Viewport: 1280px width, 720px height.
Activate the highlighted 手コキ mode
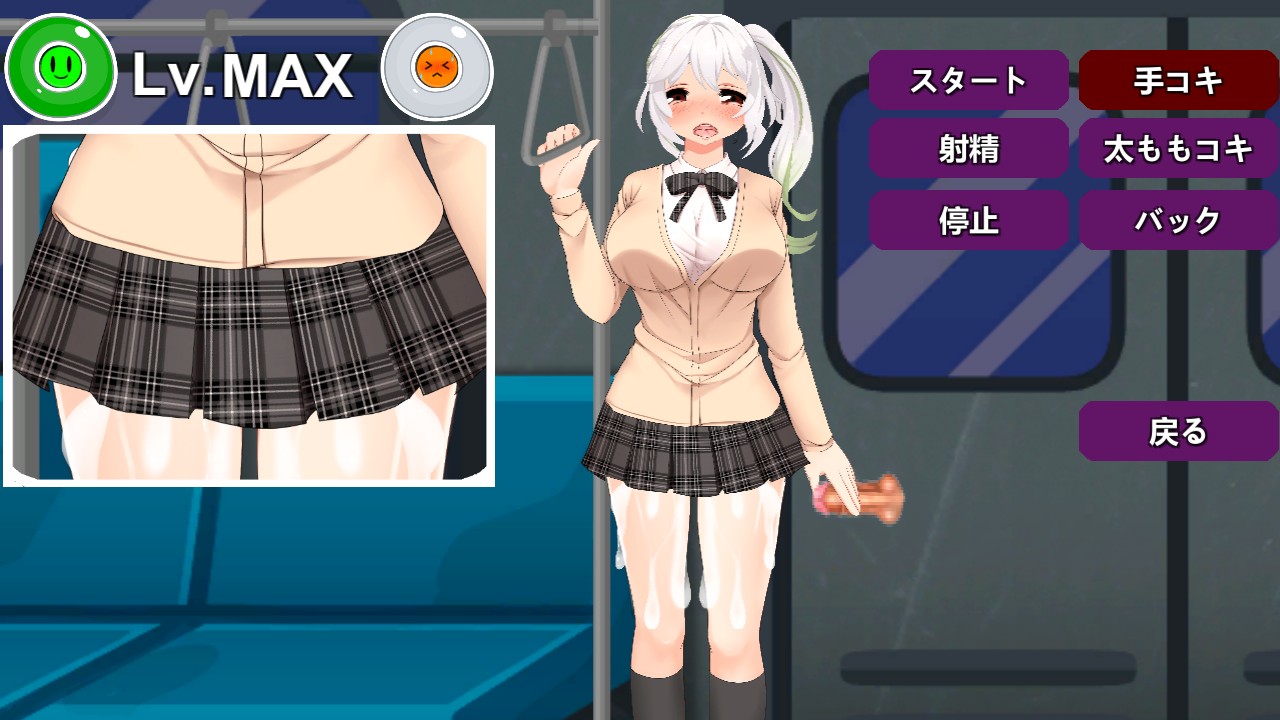1178,81
